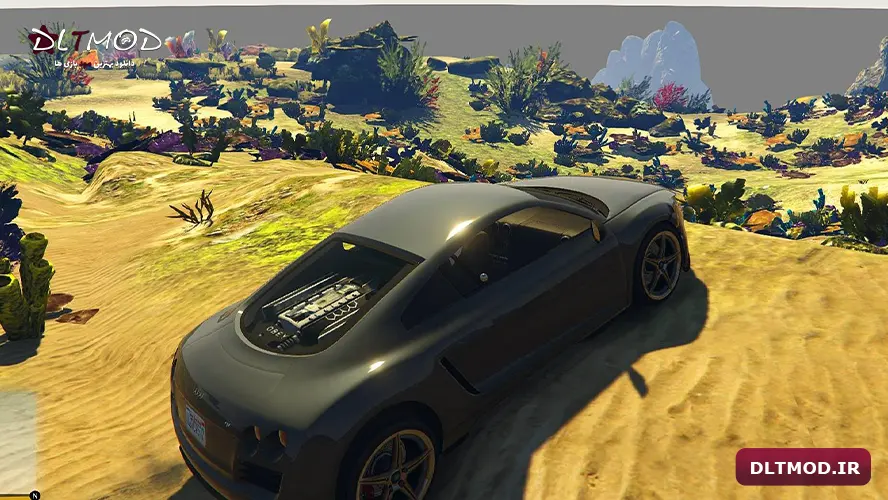
Task: Click the DLTMOD.IR website badge
Action: click(803, 467)
